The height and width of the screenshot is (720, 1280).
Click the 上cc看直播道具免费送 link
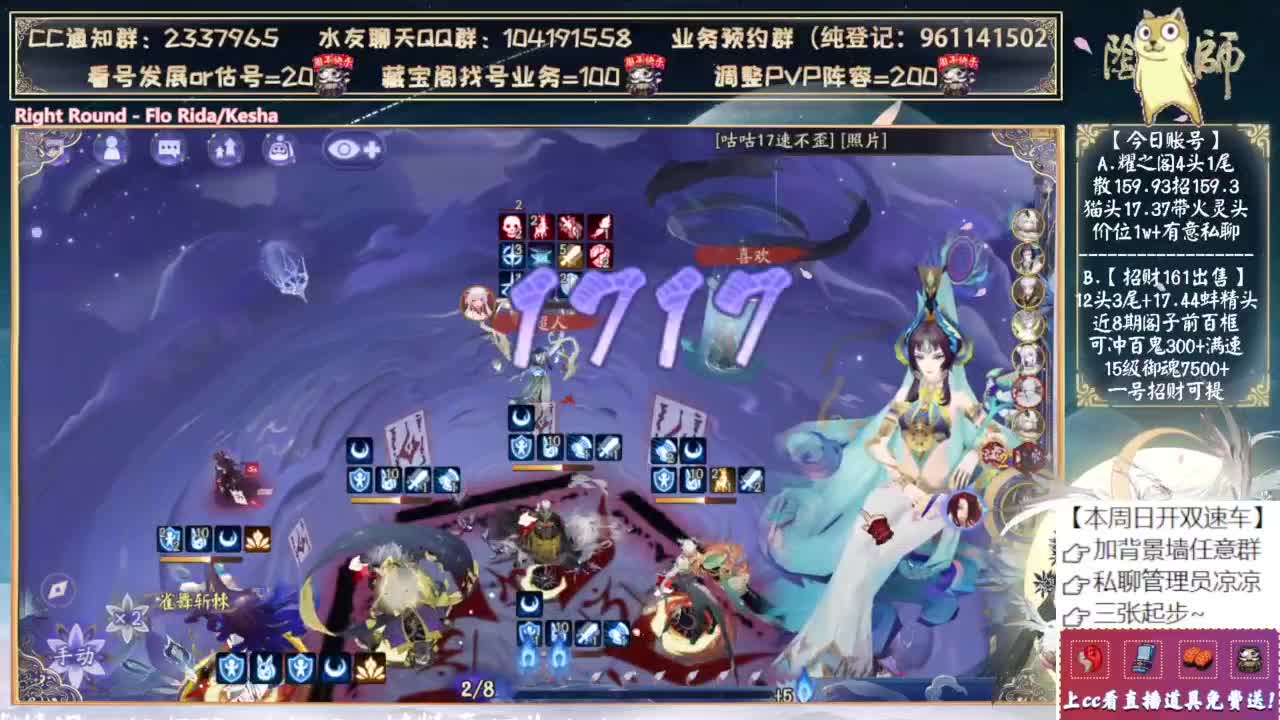[x=1168, y=700]
